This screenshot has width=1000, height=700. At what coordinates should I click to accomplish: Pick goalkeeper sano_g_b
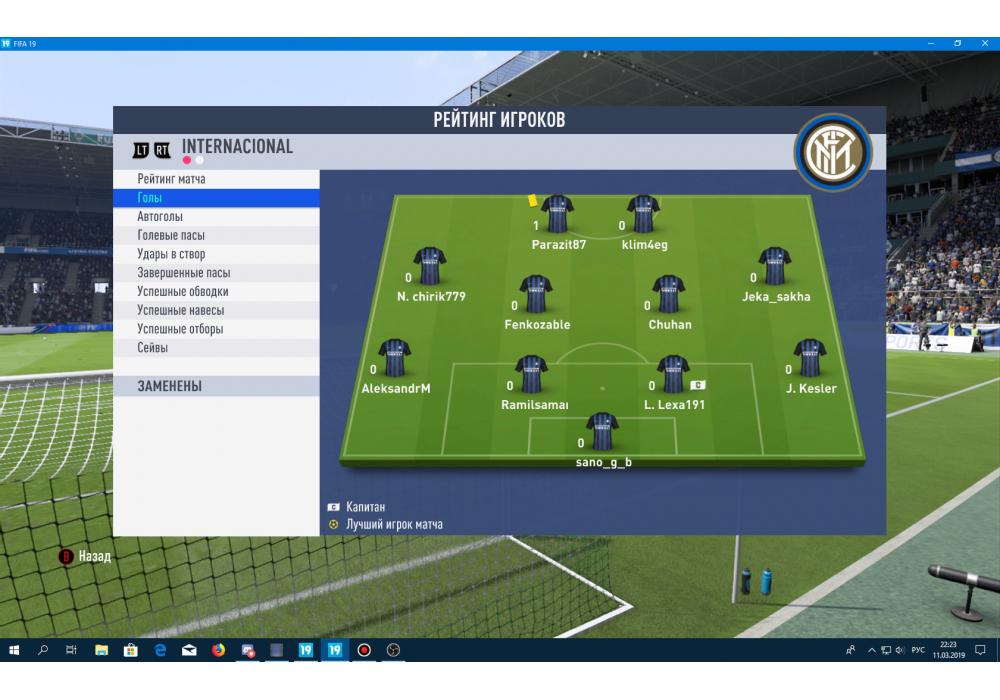[x=602, y=432]
